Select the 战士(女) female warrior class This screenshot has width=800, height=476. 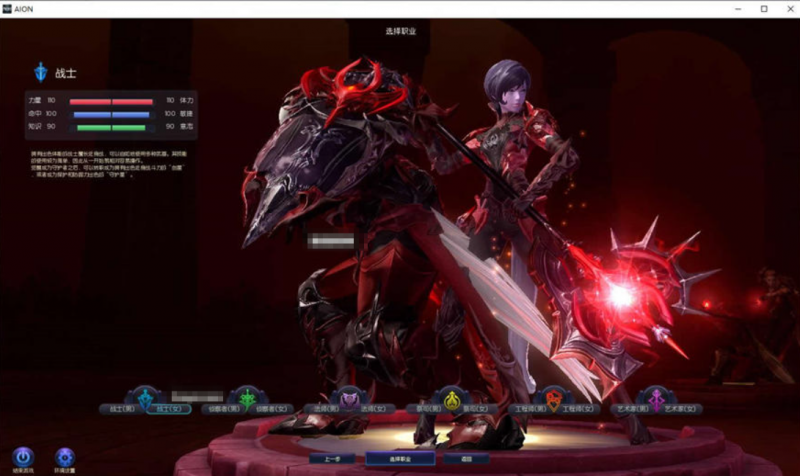tap(160, 409)
